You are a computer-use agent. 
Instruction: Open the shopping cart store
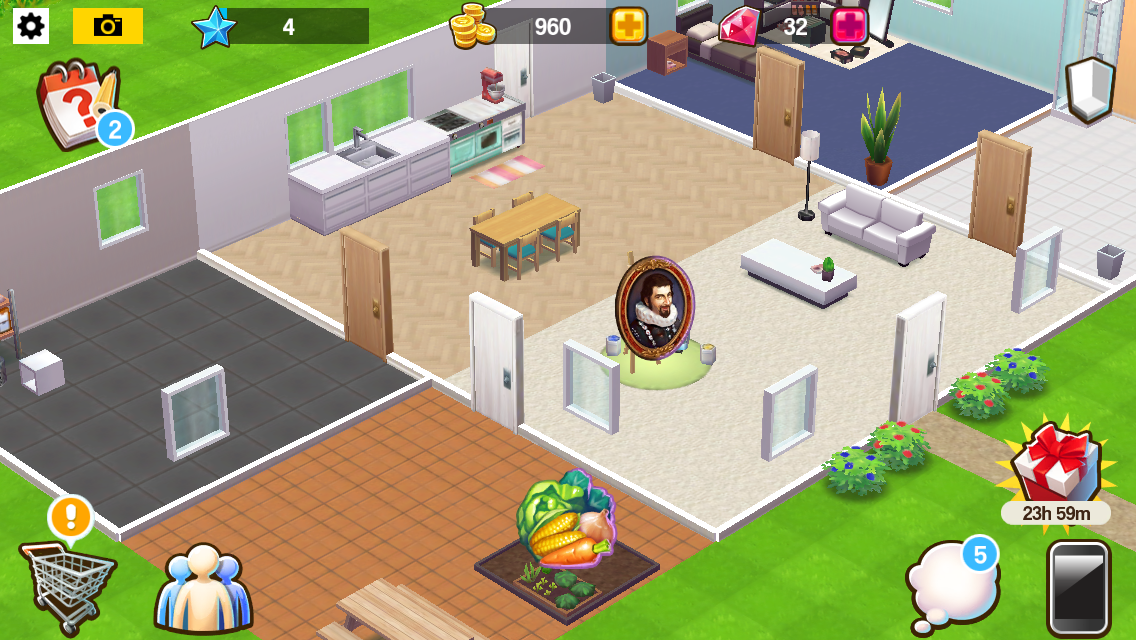66,582
